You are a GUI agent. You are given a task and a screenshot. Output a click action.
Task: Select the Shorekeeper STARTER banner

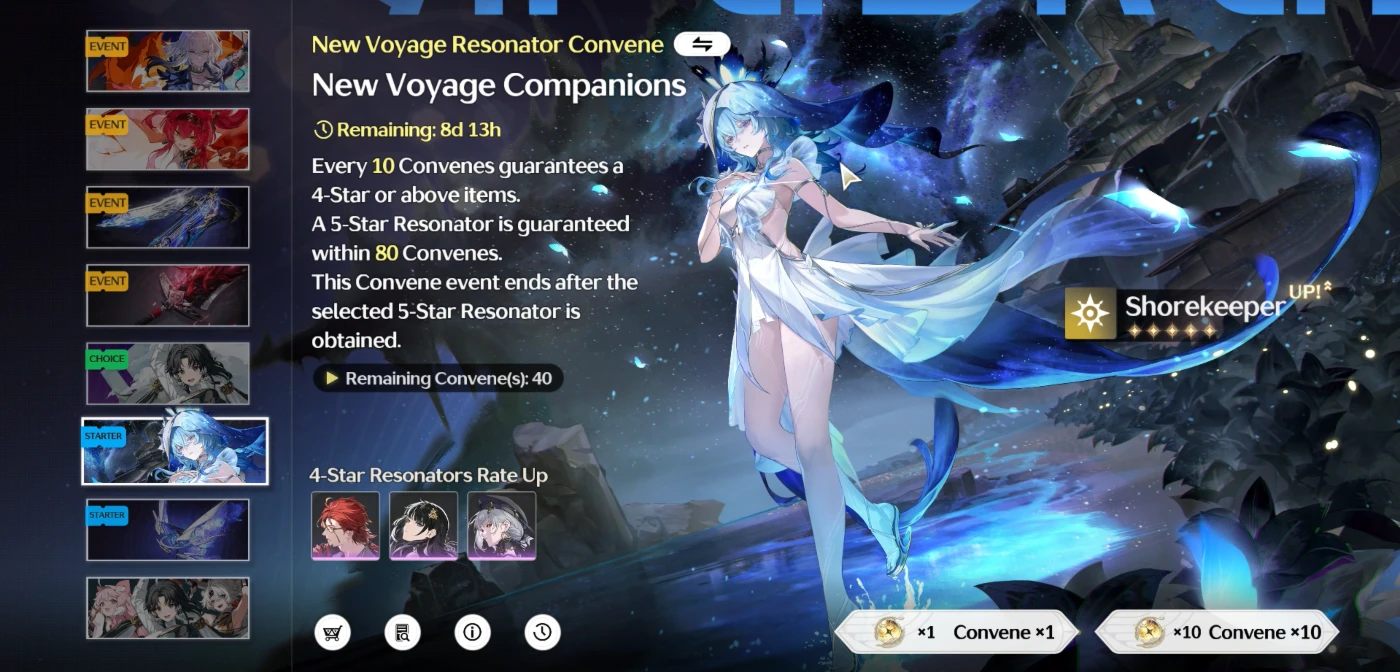(x=175, y=451)
